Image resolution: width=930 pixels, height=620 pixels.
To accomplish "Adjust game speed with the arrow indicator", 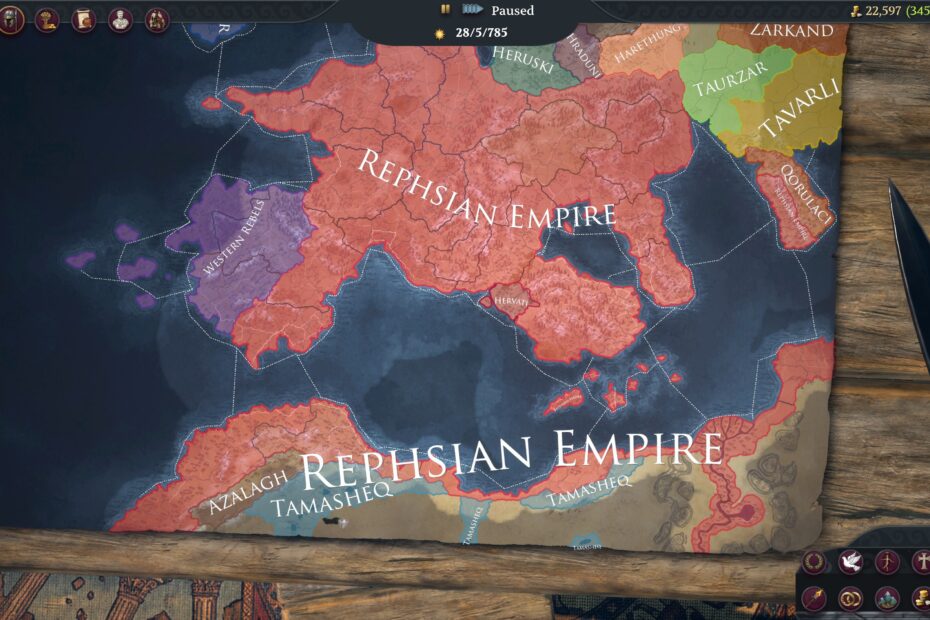I will point(473,10).
